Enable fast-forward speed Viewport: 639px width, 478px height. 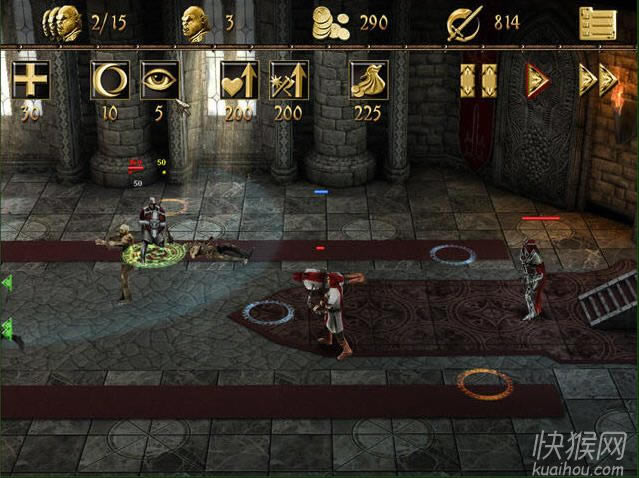tap(597, 80)
